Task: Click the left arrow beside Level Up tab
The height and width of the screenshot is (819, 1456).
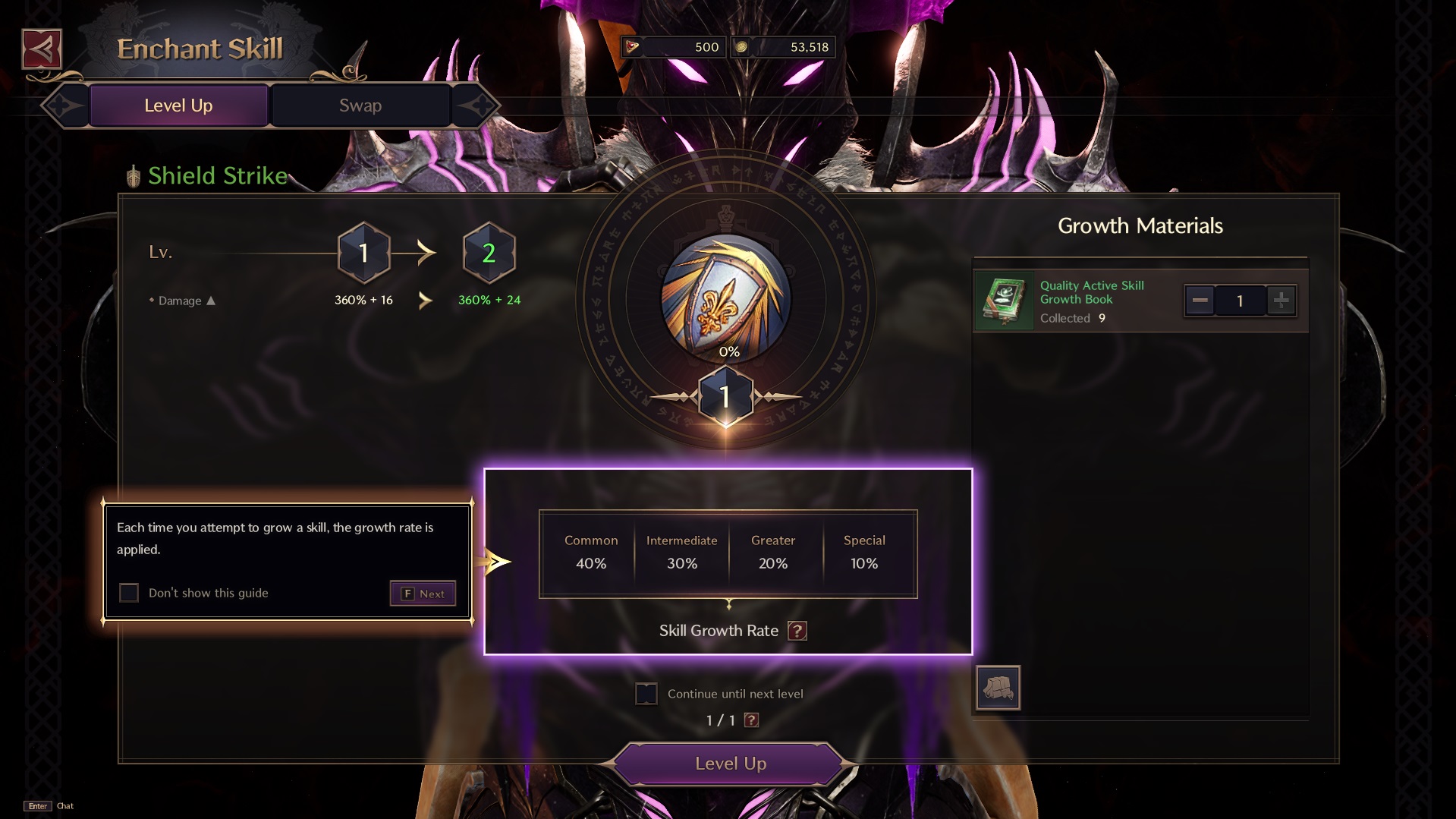Action: click(x=64, y=105)
